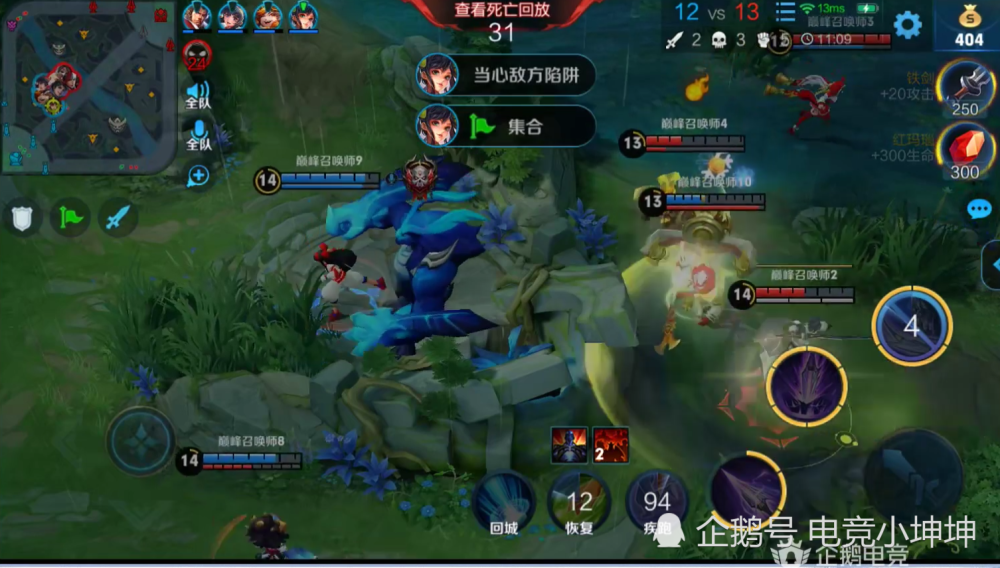Buy the recommended 红玛瑙 for 300
Screen dimensions: 1000x568
965,152
